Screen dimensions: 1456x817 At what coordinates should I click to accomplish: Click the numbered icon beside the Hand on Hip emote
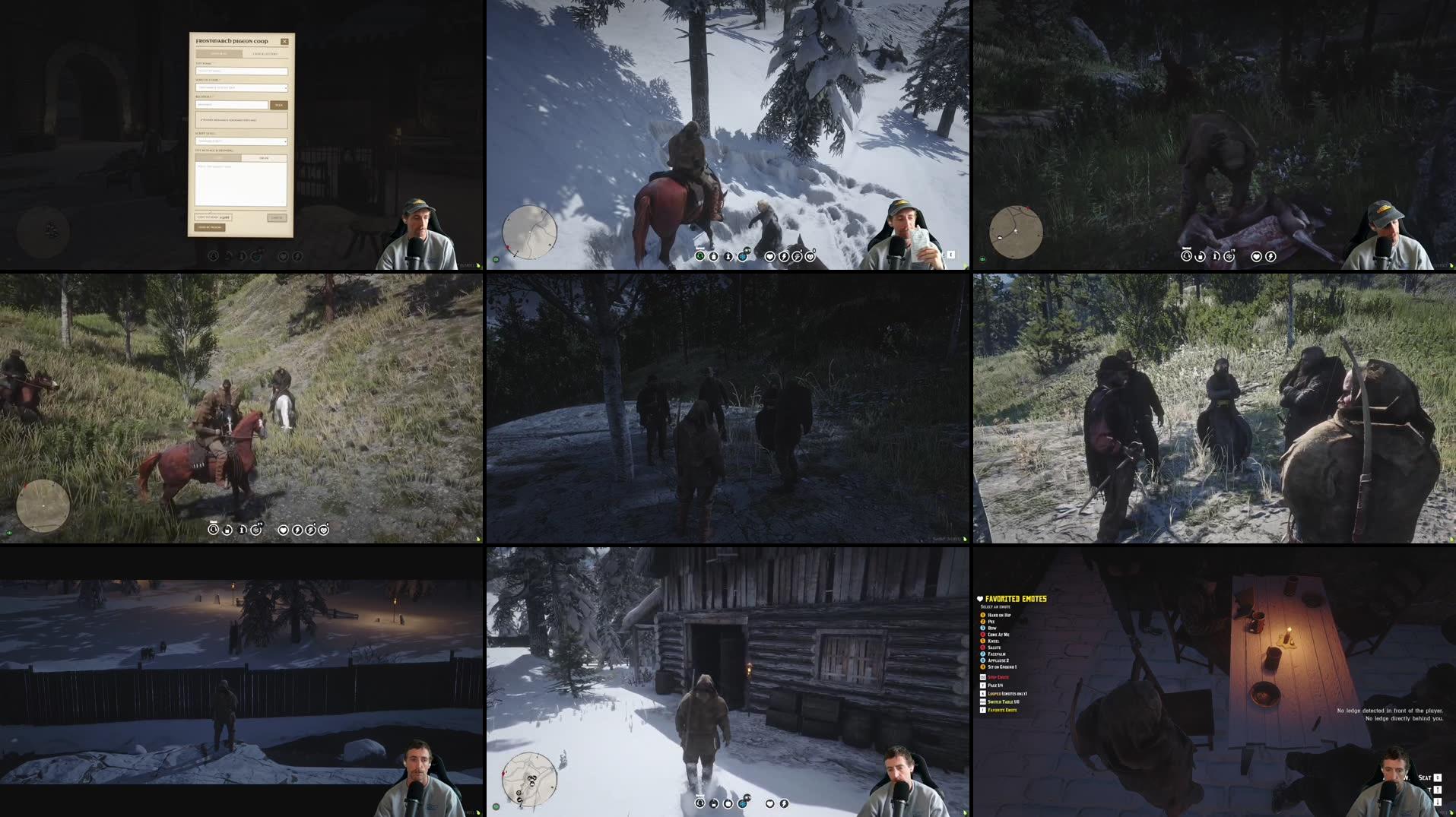click(982, 615)
